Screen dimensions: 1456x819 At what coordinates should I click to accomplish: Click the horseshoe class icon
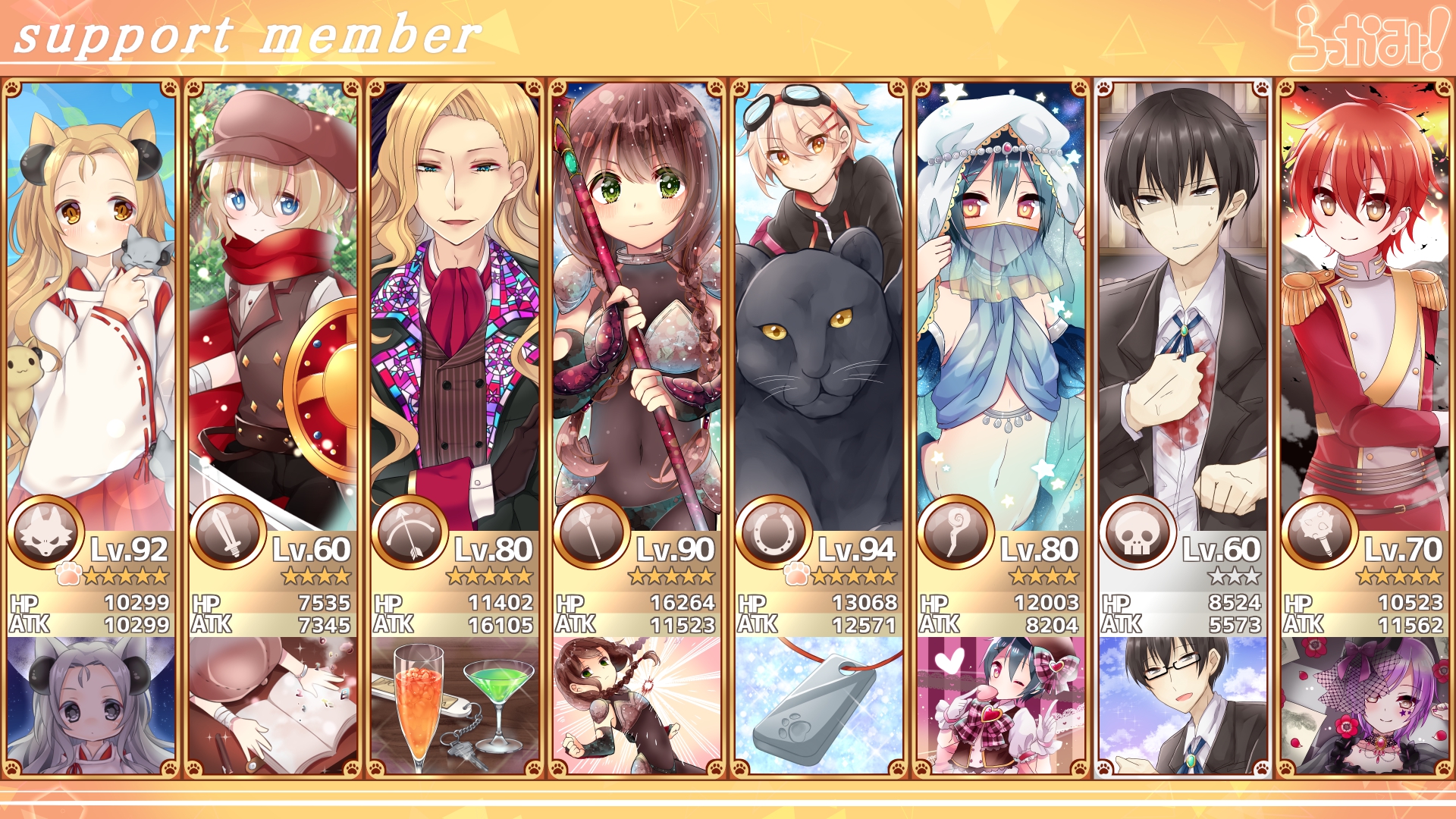pos(773,532)
